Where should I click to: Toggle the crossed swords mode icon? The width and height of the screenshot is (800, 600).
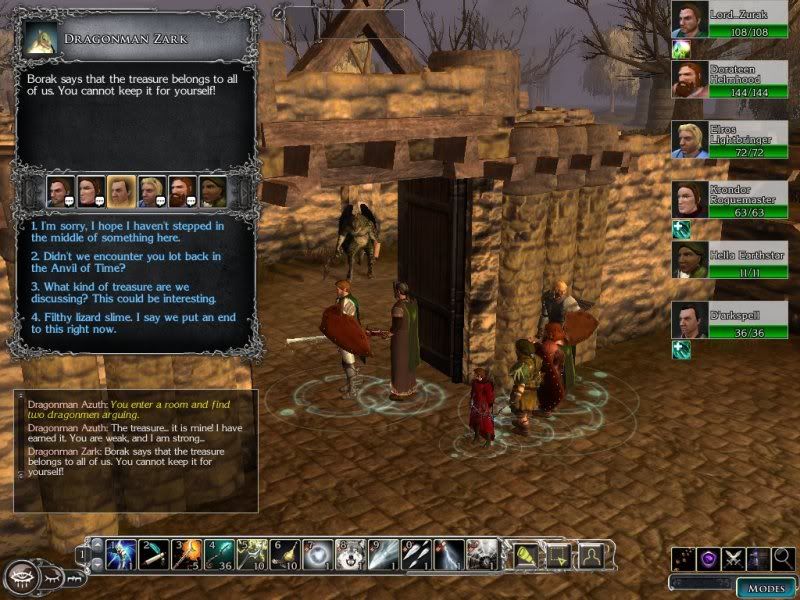click(734, 557)
